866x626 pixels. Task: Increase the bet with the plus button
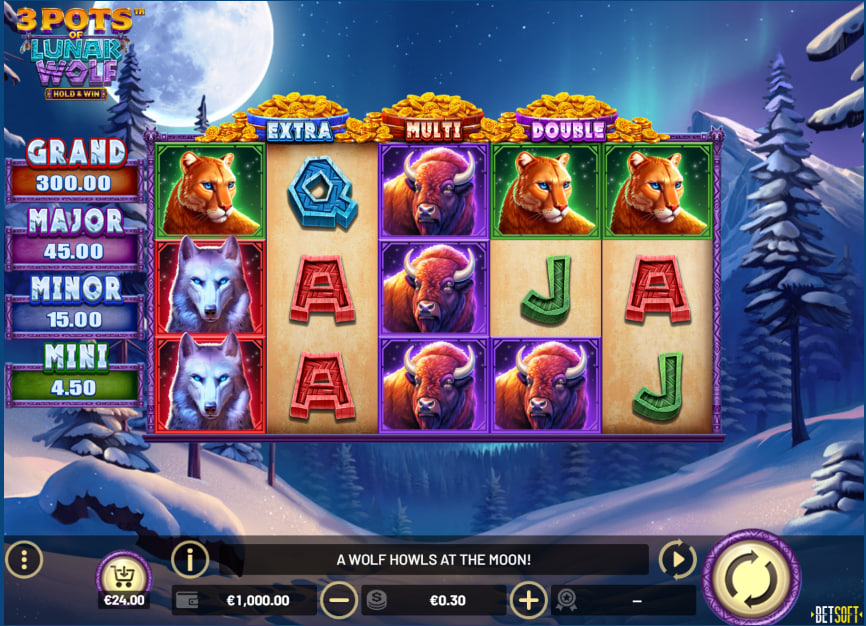click(529, 600)
